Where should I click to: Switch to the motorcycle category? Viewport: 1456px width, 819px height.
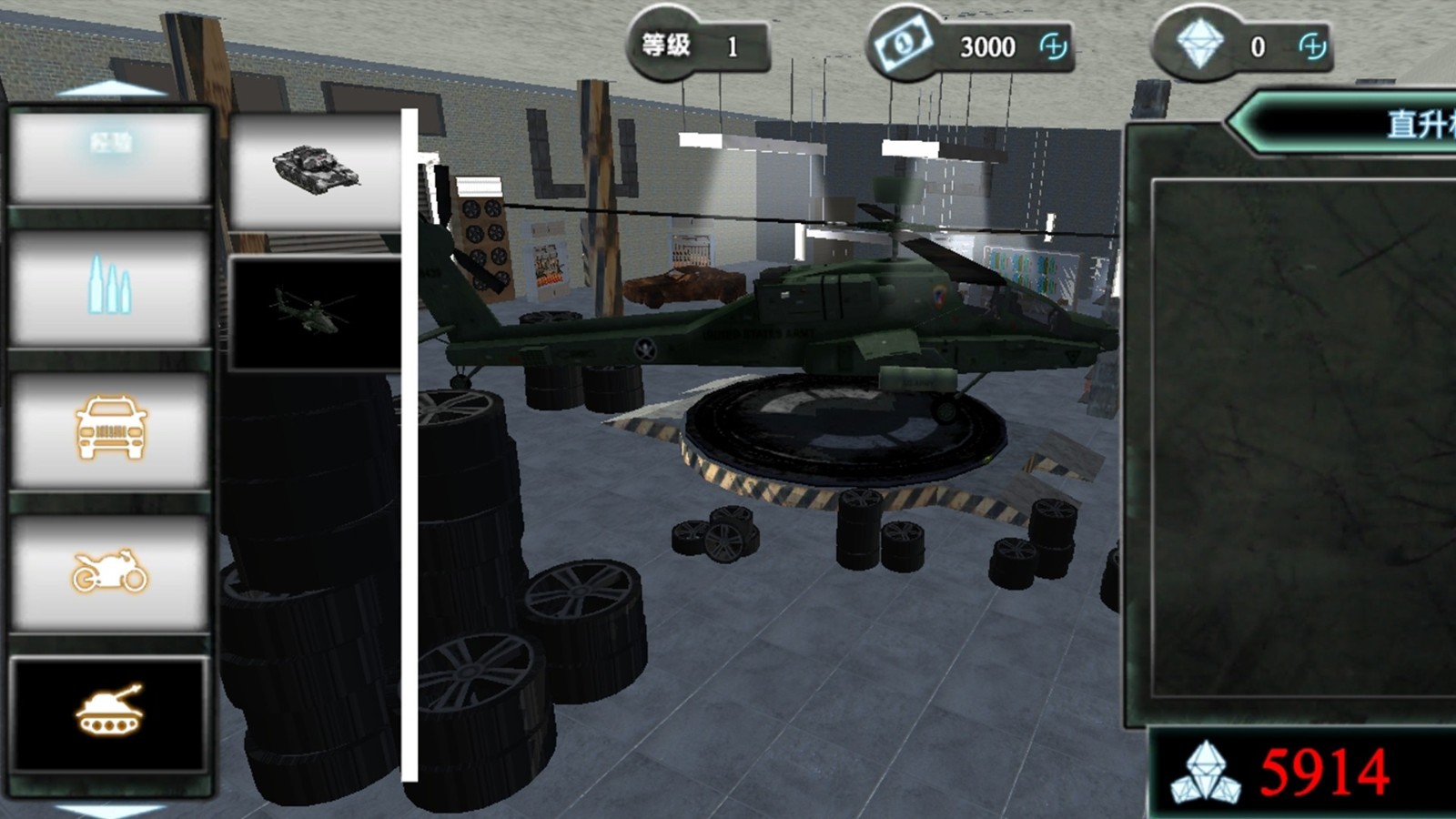(109, 572)
